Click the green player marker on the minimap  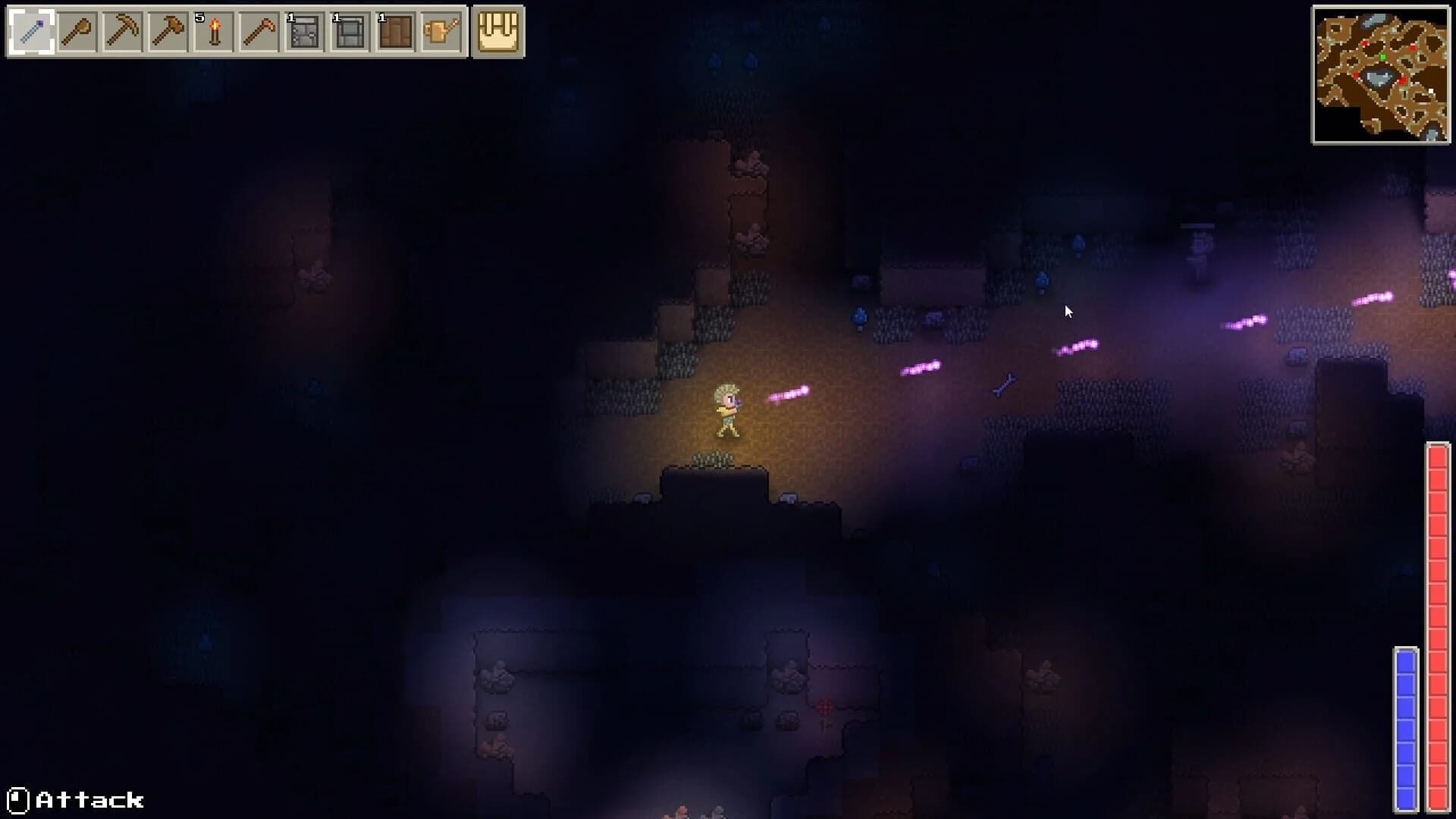[1383, 57]
